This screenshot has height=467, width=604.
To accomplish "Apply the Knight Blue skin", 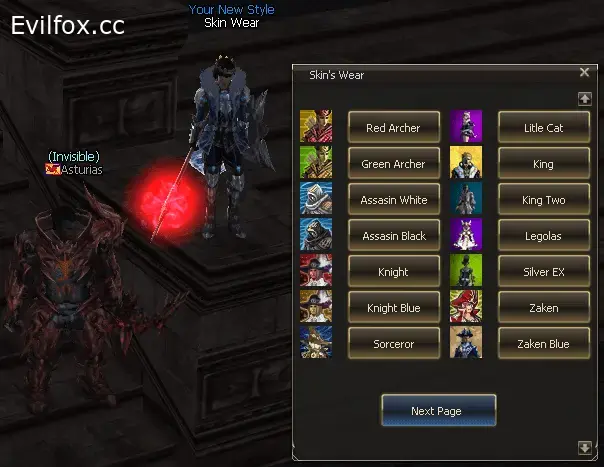I will (393, 308).
